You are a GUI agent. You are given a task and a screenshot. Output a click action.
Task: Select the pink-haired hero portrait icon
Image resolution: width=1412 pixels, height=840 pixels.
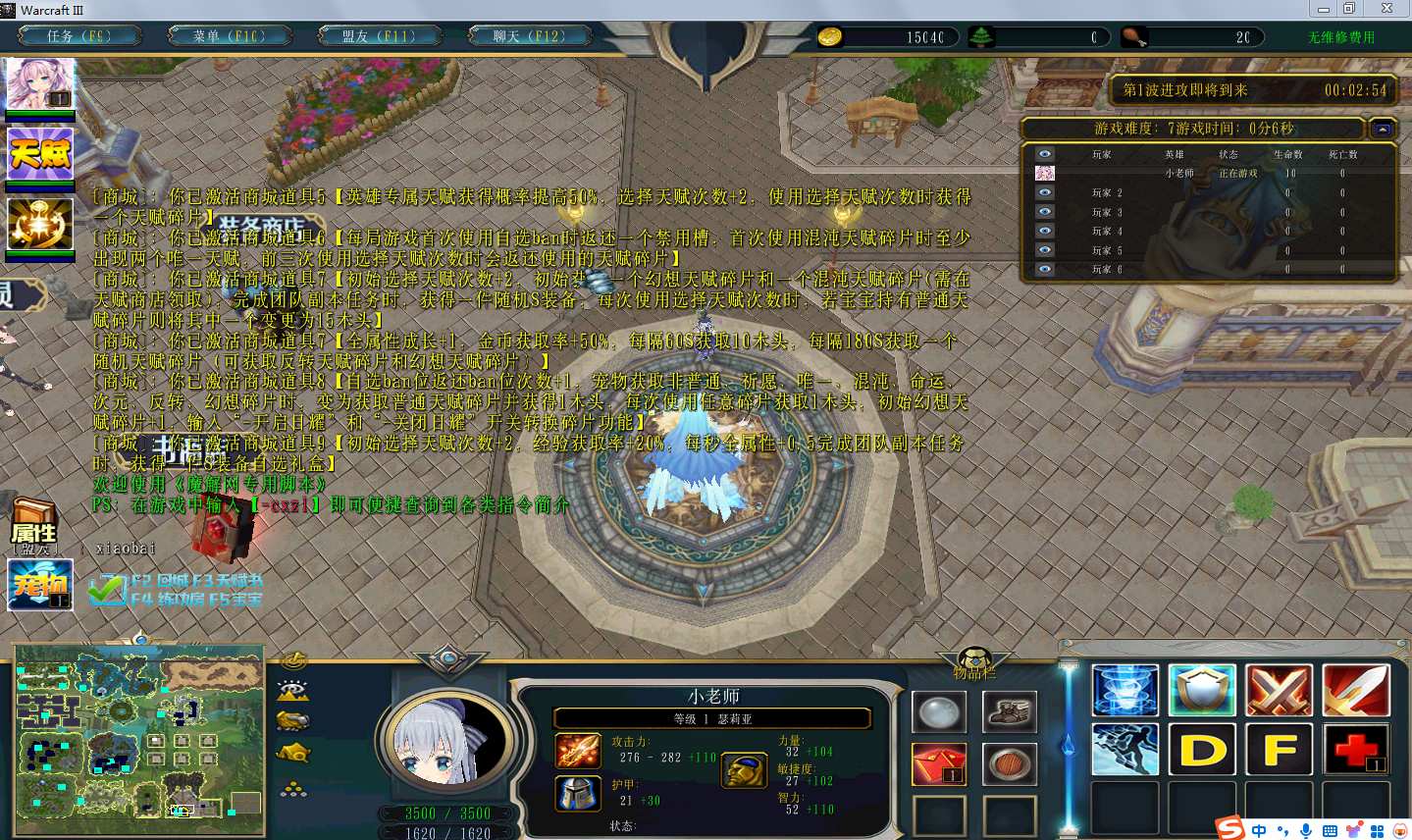40,83
